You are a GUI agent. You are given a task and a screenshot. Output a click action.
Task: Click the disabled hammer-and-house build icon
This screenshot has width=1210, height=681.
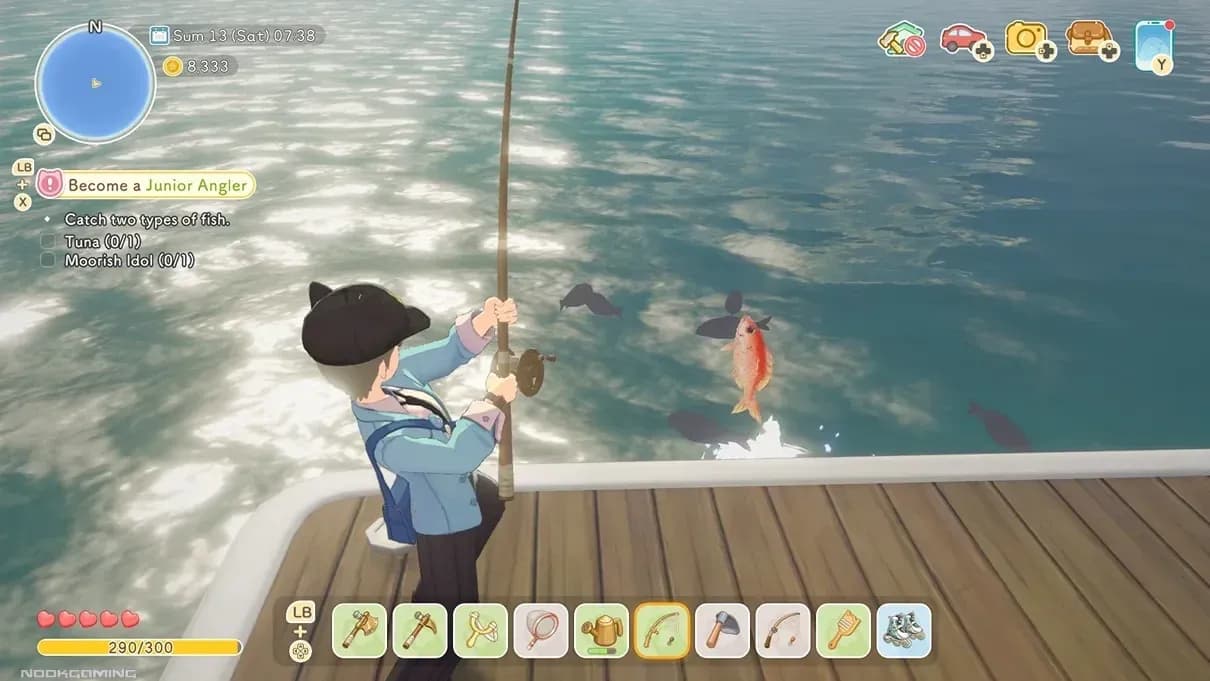point(900,40)
